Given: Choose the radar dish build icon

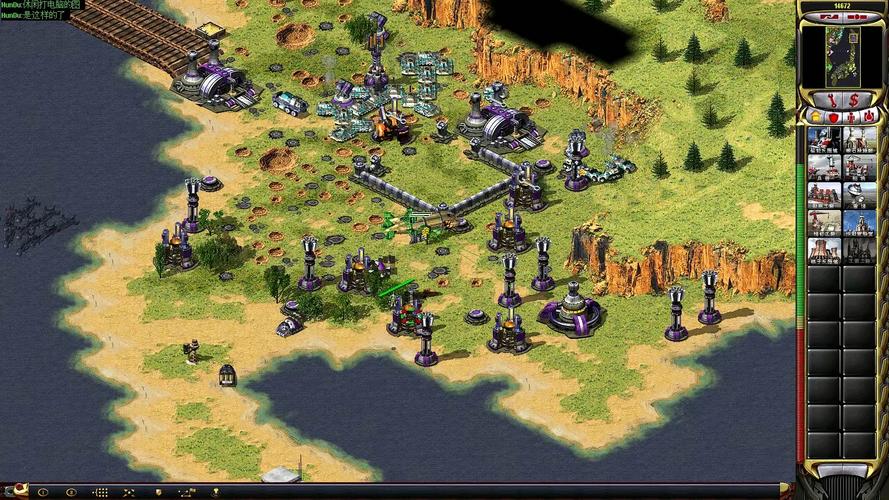Looking at the screenshot, I should point(858,194).
